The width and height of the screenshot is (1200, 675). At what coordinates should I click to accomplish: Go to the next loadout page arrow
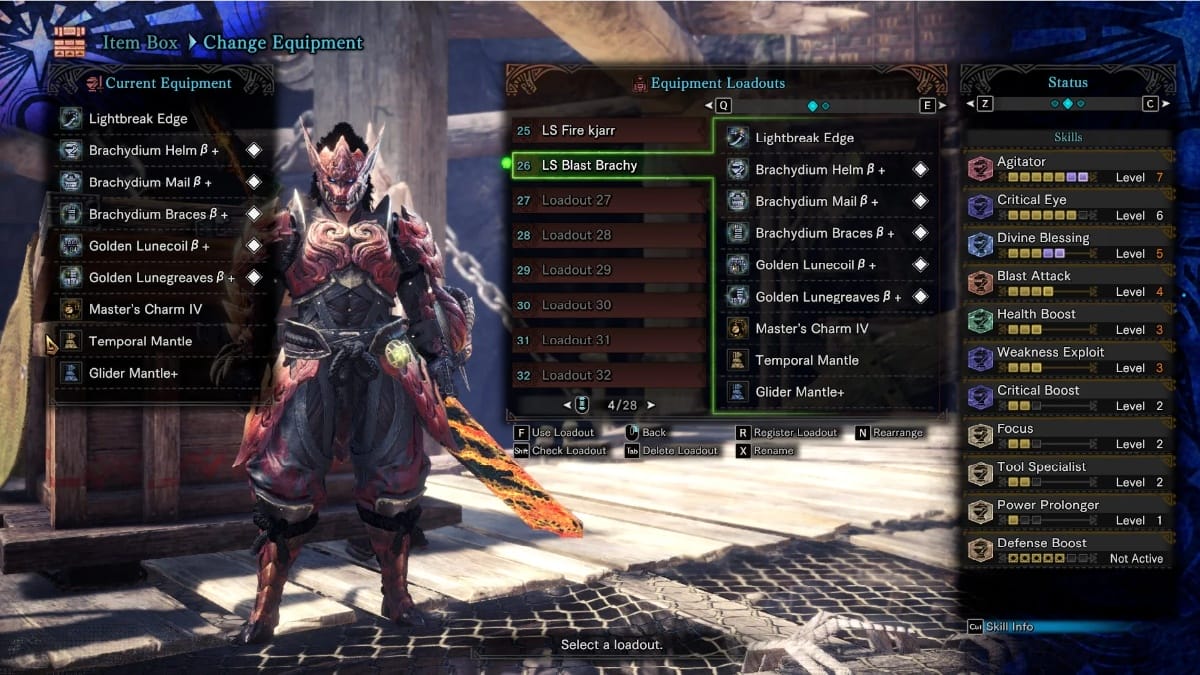(x=651, y=405)
